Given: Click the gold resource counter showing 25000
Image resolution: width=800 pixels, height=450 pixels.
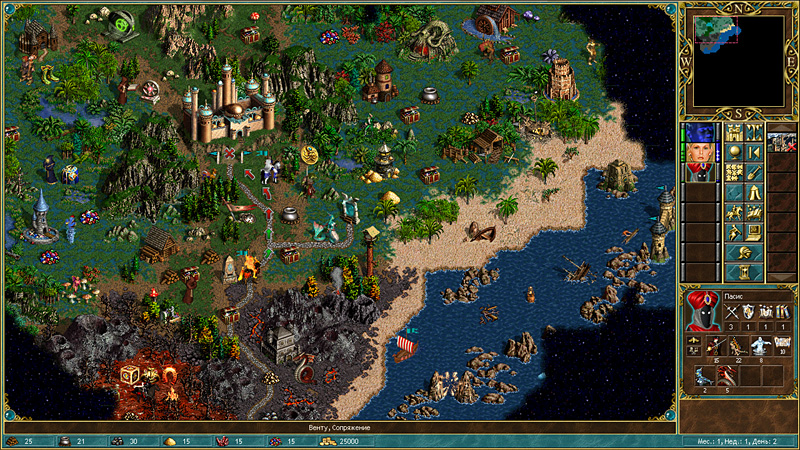Looking at the screenshot, I should pos(350,441).
